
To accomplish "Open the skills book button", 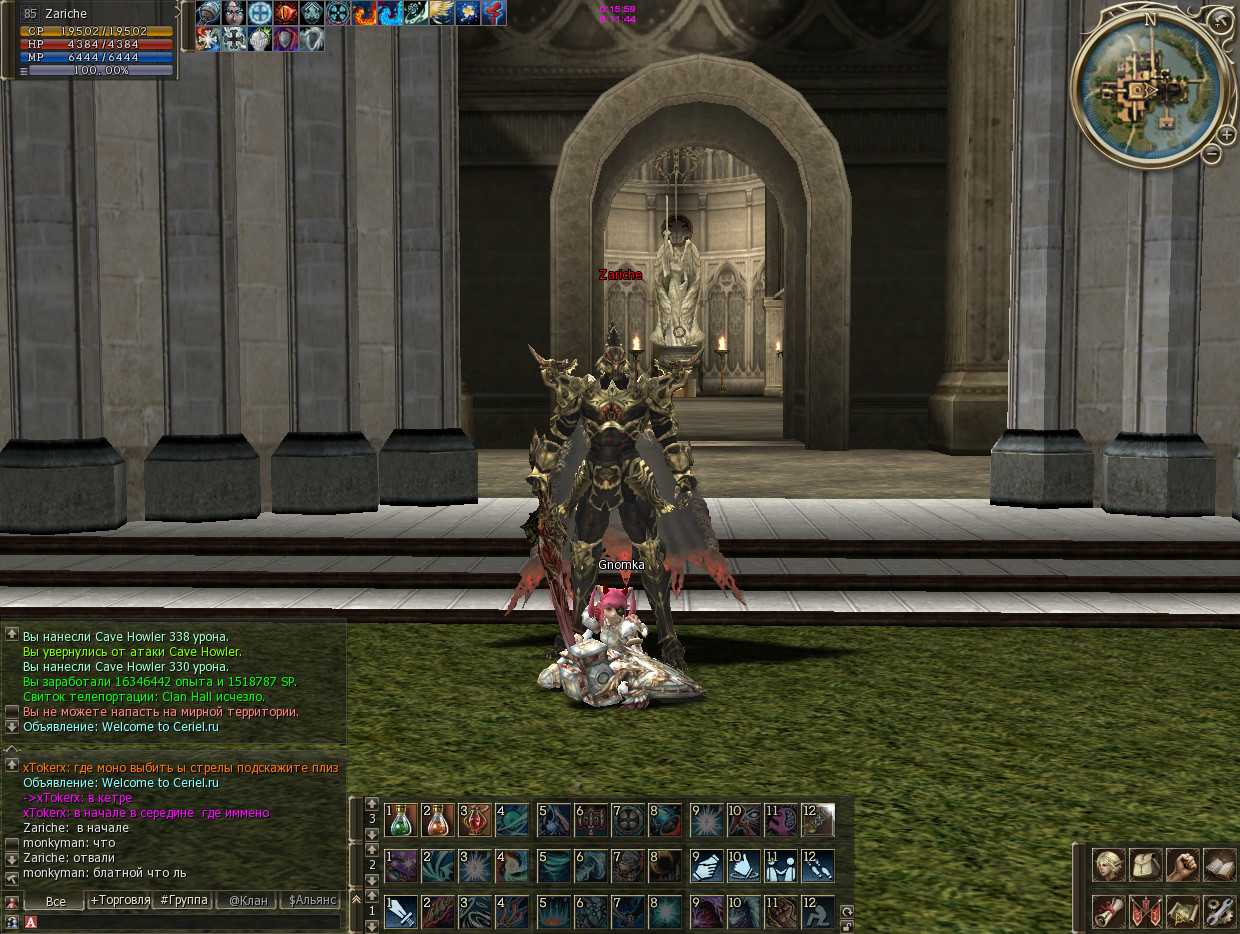I will [x=1220, y=866].
